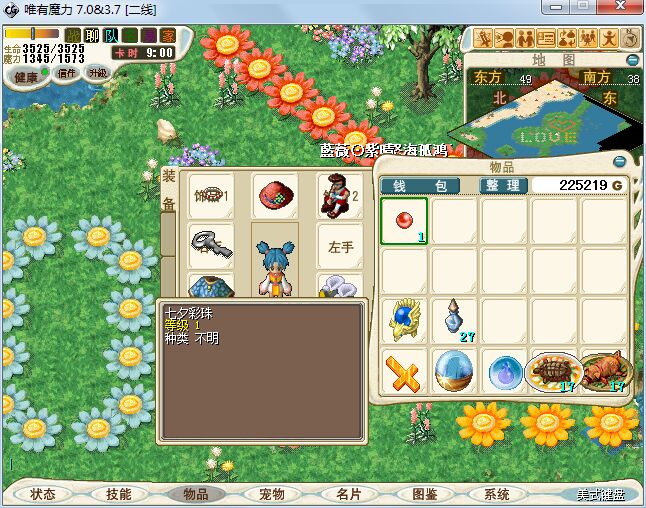This screenshot has height=508, width=646.
Task: Open the 系统 system menu
Action: [x=497, y=494]
